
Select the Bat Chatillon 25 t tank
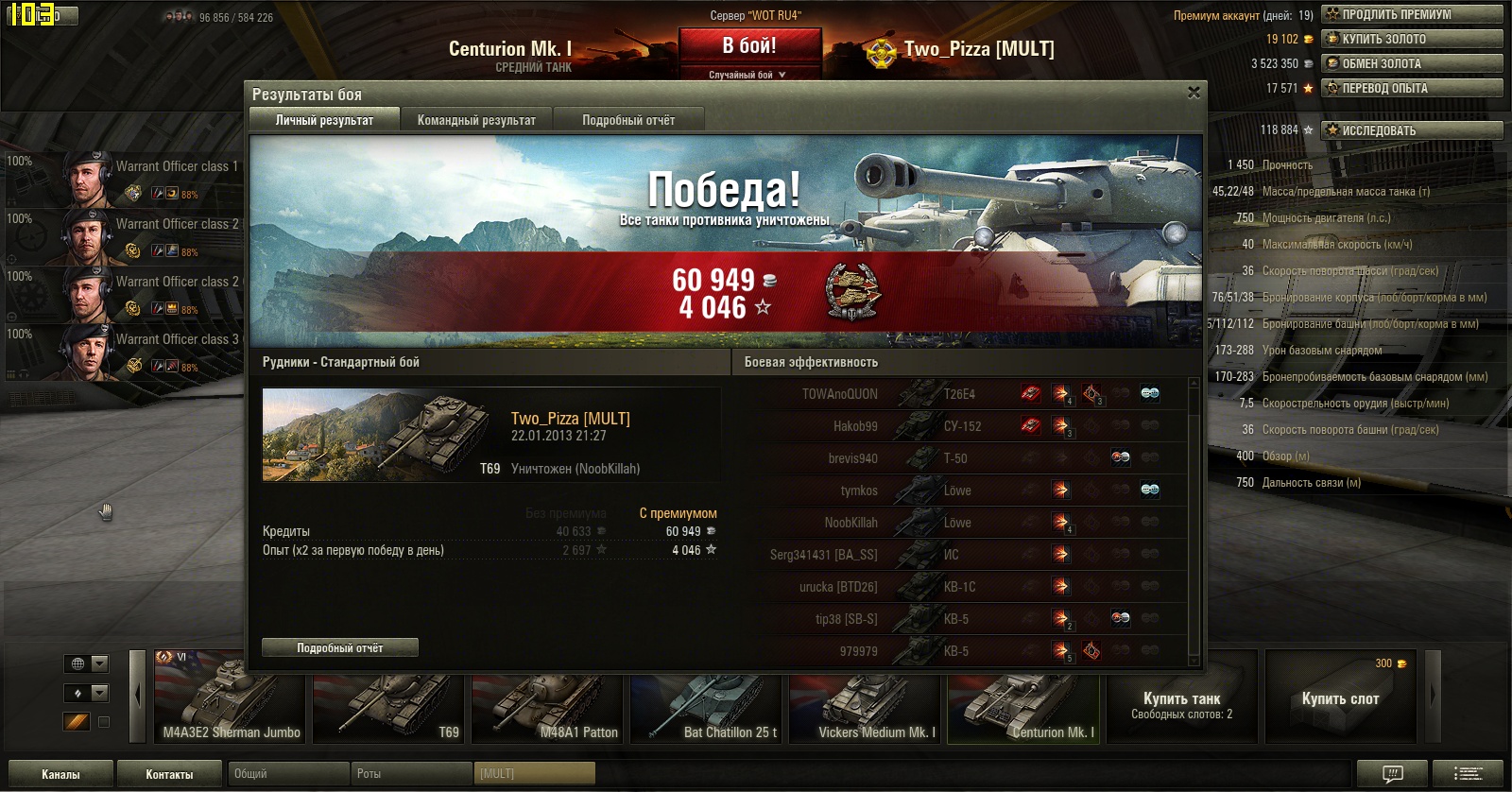(x=707, y=697)
